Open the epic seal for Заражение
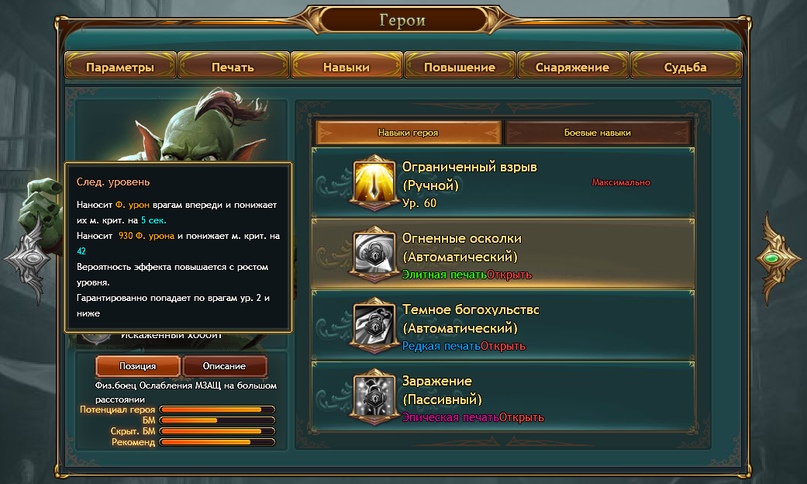Viewport: 807px width, 484px height. (522, 417)
